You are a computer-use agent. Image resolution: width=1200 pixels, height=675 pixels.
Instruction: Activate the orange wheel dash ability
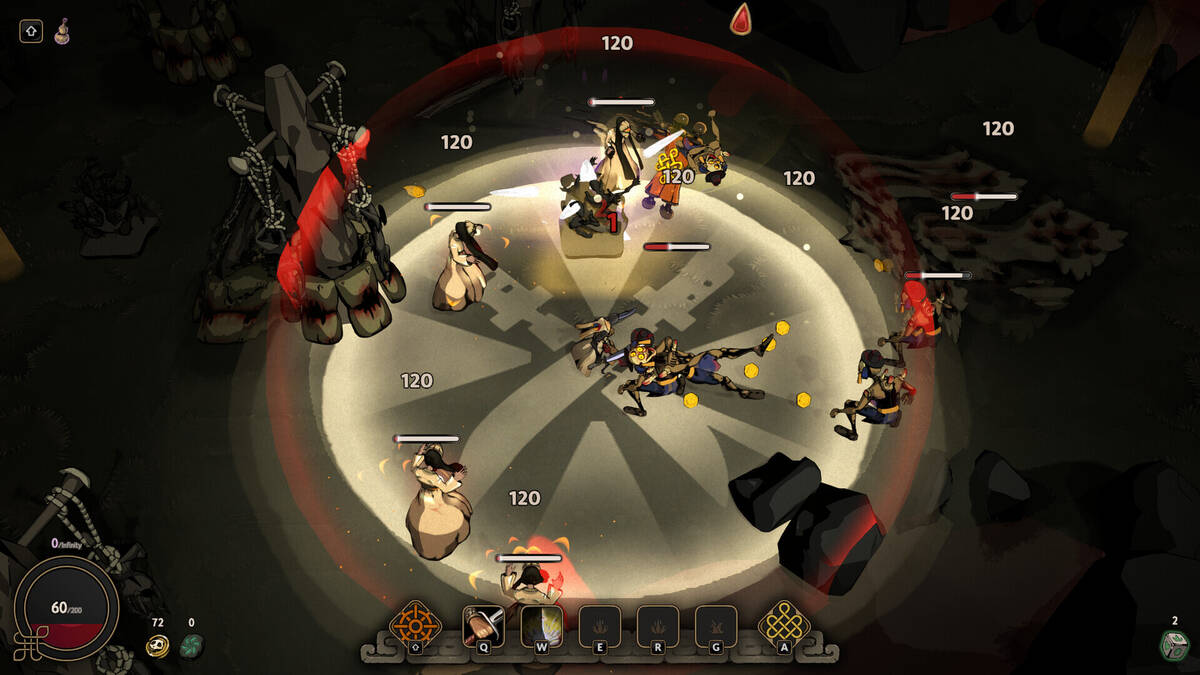[x=415, y=626]
